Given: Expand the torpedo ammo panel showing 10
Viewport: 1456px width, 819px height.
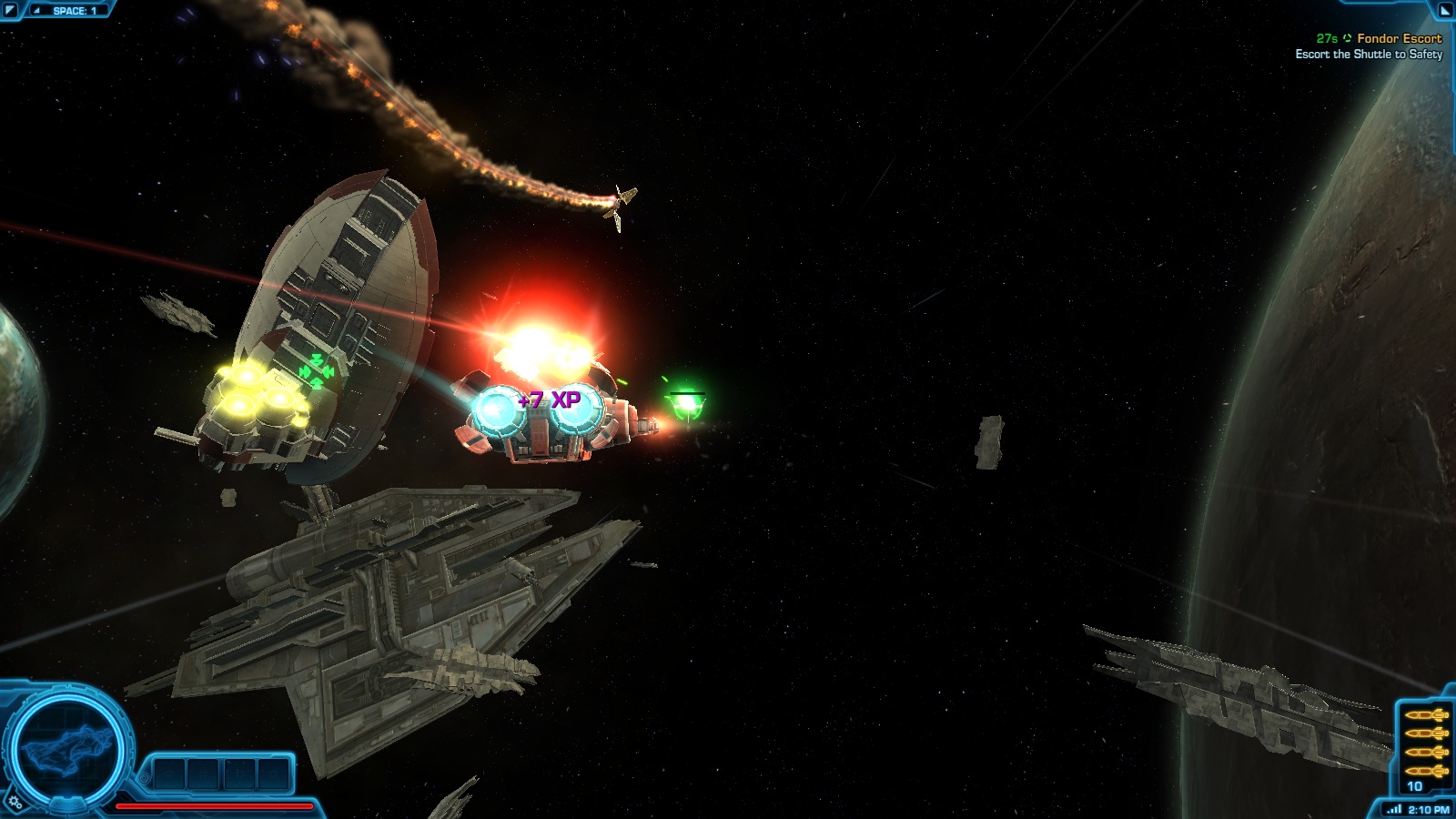Looking at the screenshot, I should 1414,784.
